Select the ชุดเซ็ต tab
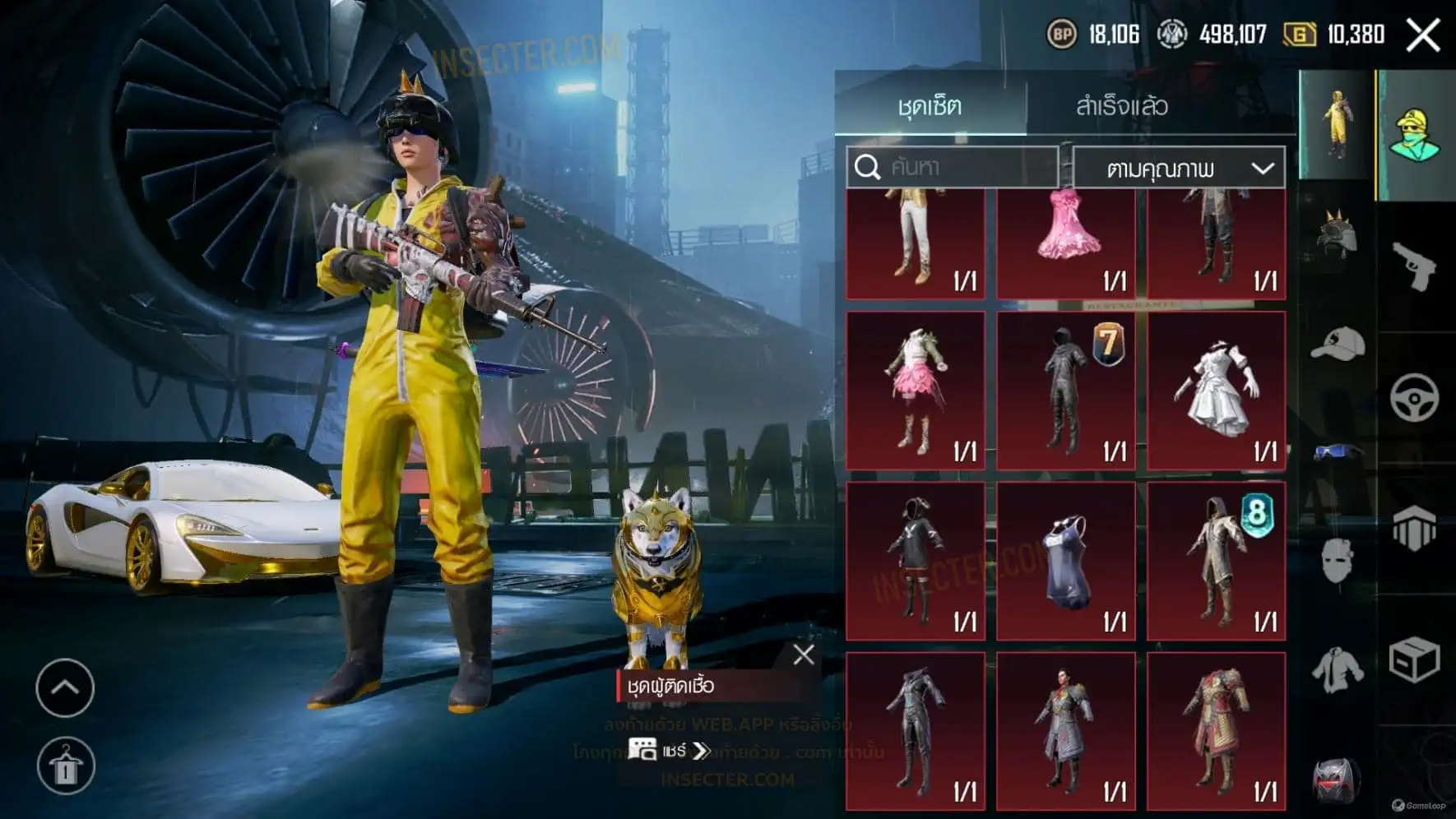 pyautogui.click(x=930, y=106)
